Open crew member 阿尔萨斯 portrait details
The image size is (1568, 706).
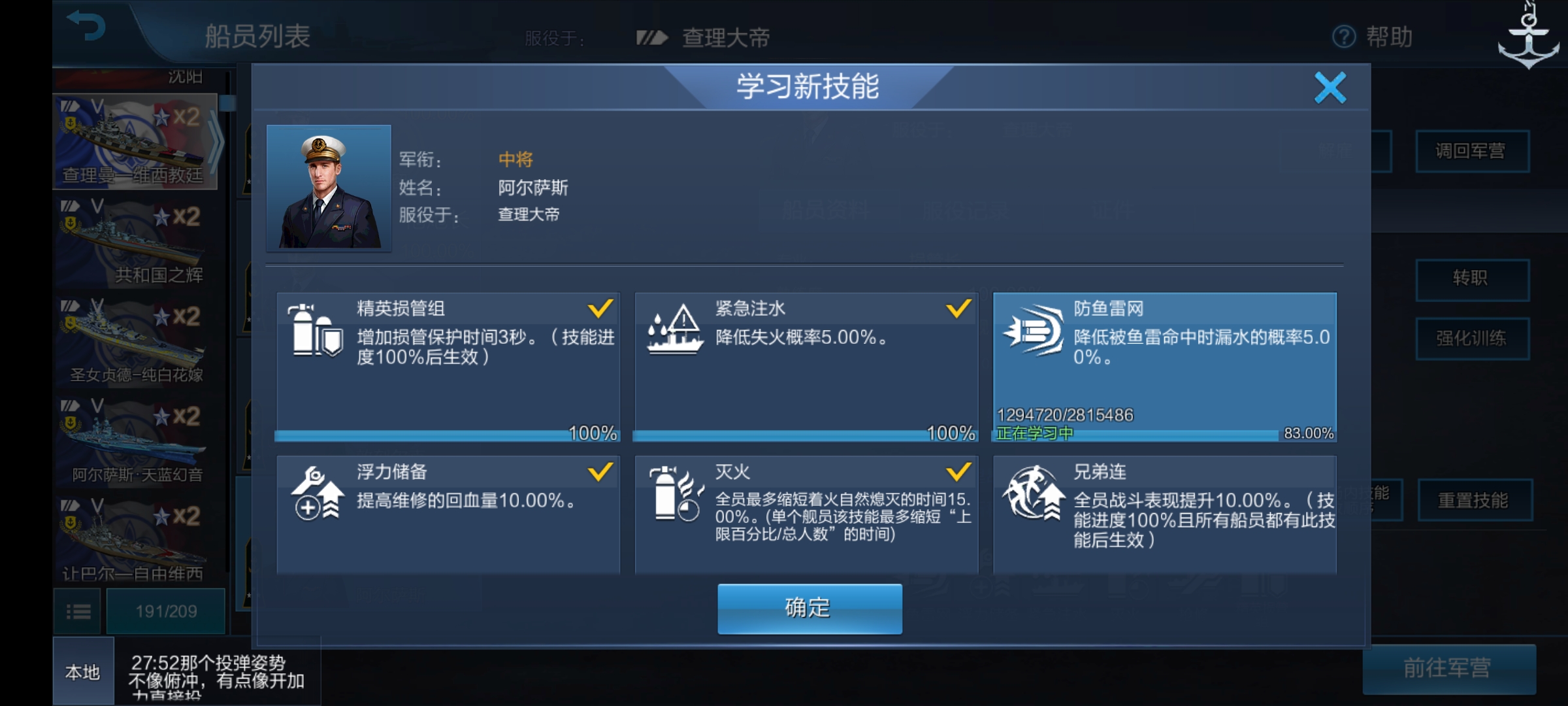329,188
